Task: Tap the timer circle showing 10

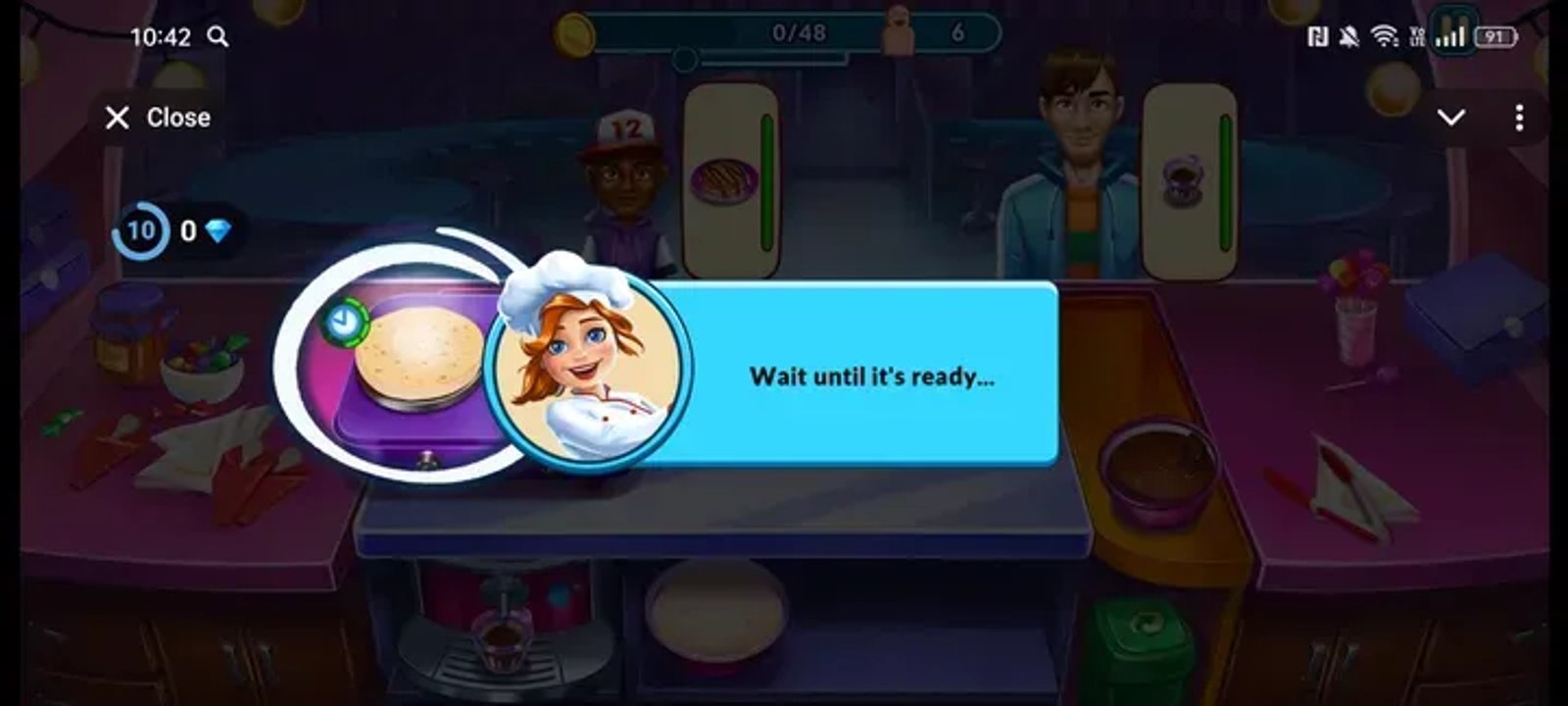Action: [141, 231]
